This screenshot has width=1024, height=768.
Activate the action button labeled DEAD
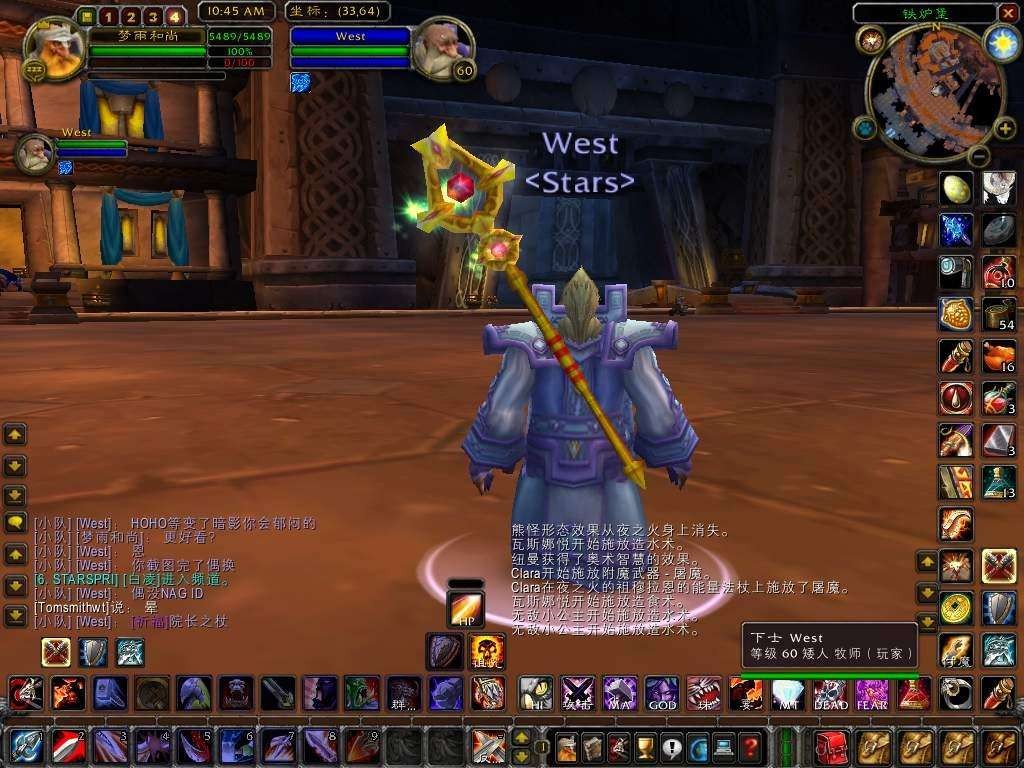829,692
